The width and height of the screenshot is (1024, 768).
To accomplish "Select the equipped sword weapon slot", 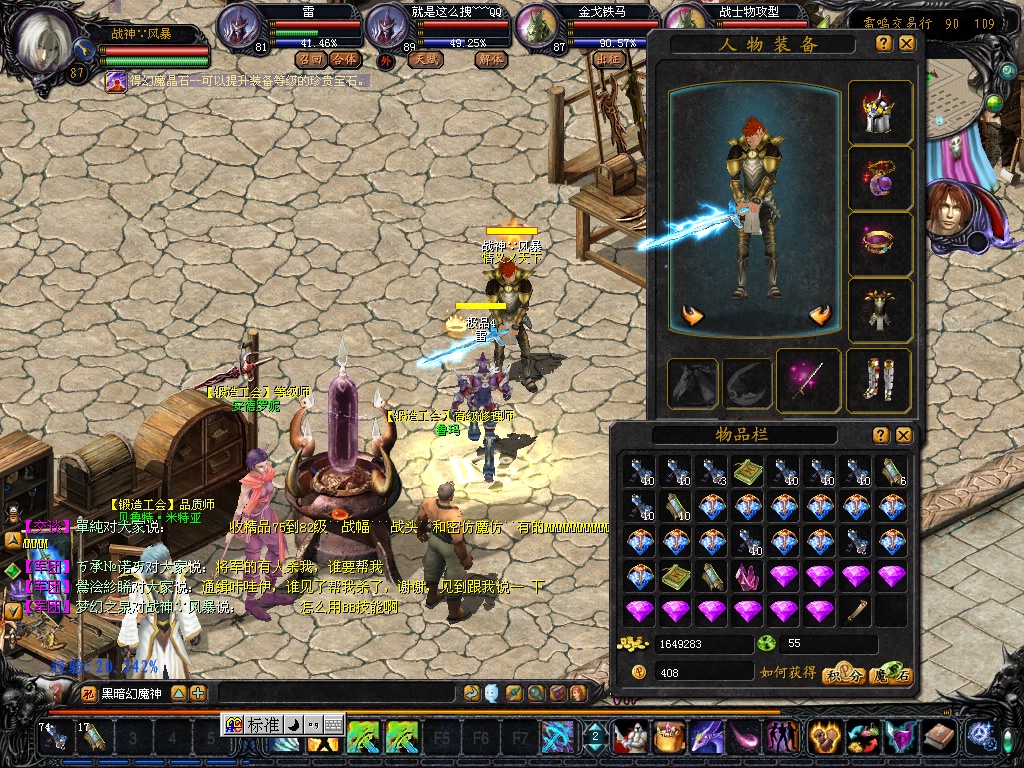I will [x=808, y=381].
